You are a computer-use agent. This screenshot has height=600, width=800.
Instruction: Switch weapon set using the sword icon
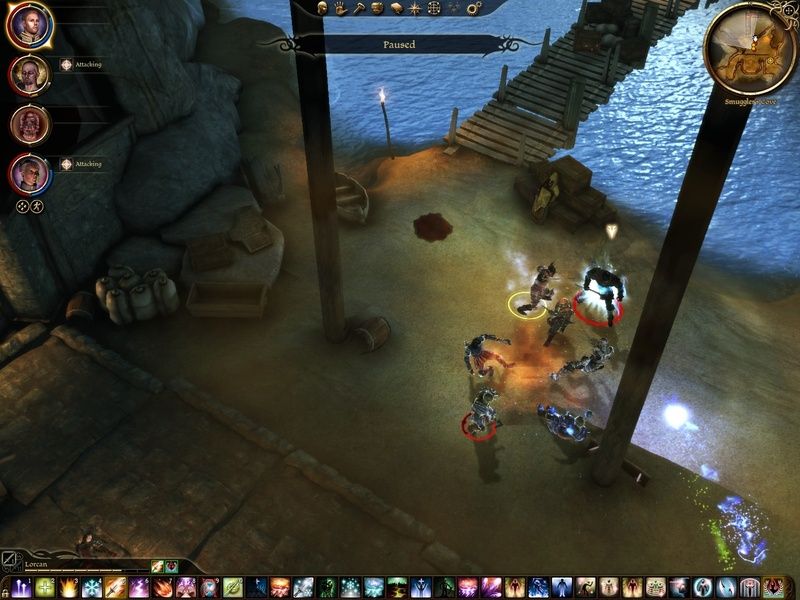pyautogui.click(x=10, y=565)
